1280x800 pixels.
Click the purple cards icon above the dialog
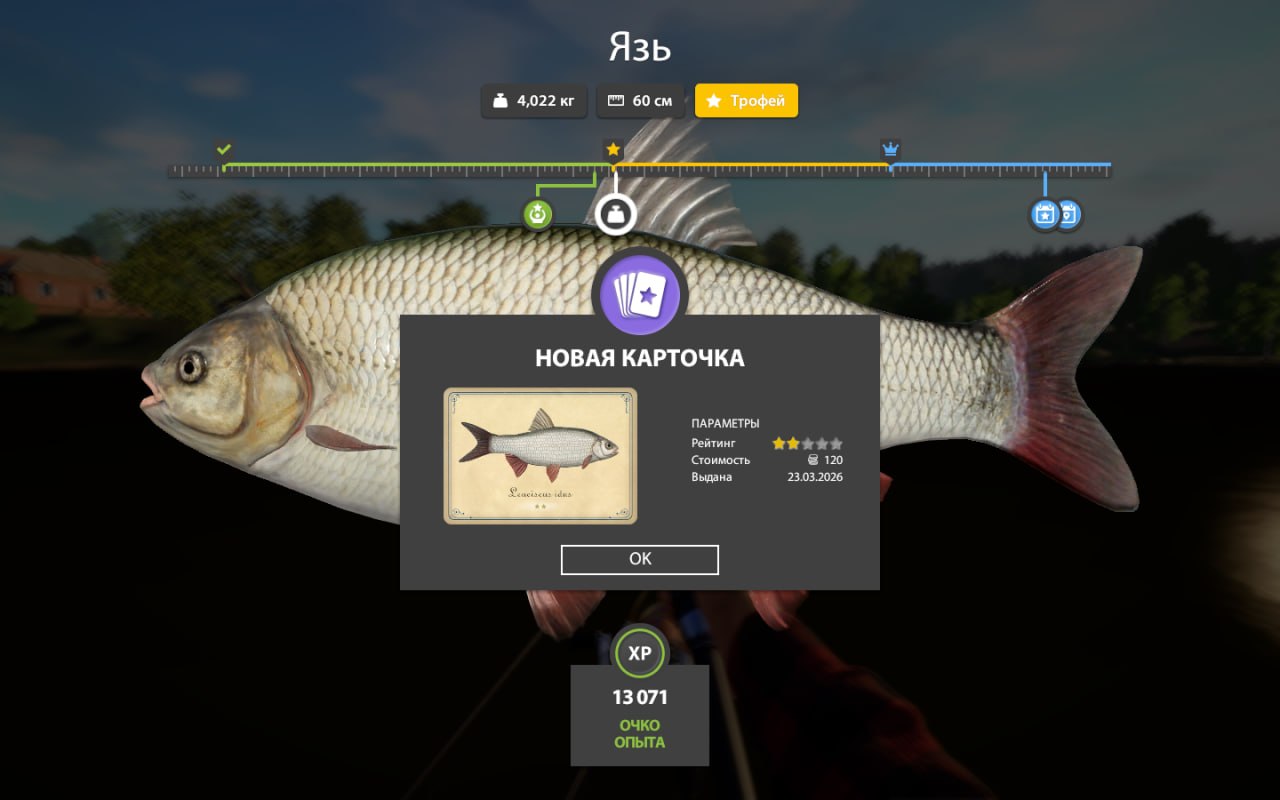(640, 293)
